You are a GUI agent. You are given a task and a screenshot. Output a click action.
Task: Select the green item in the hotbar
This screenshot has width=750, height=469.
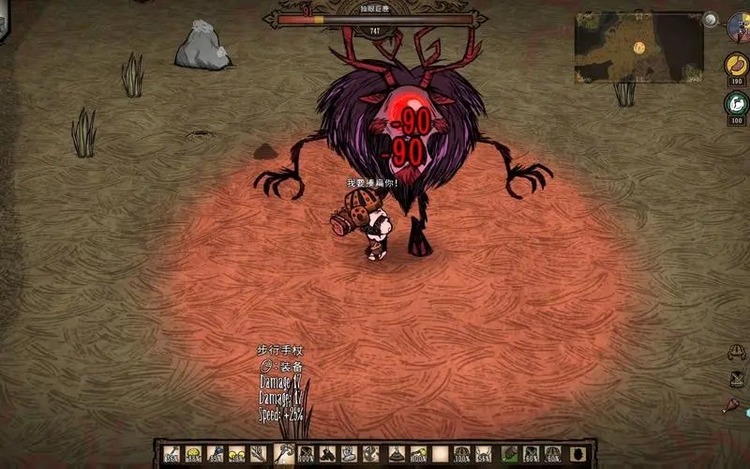point(510,454)
